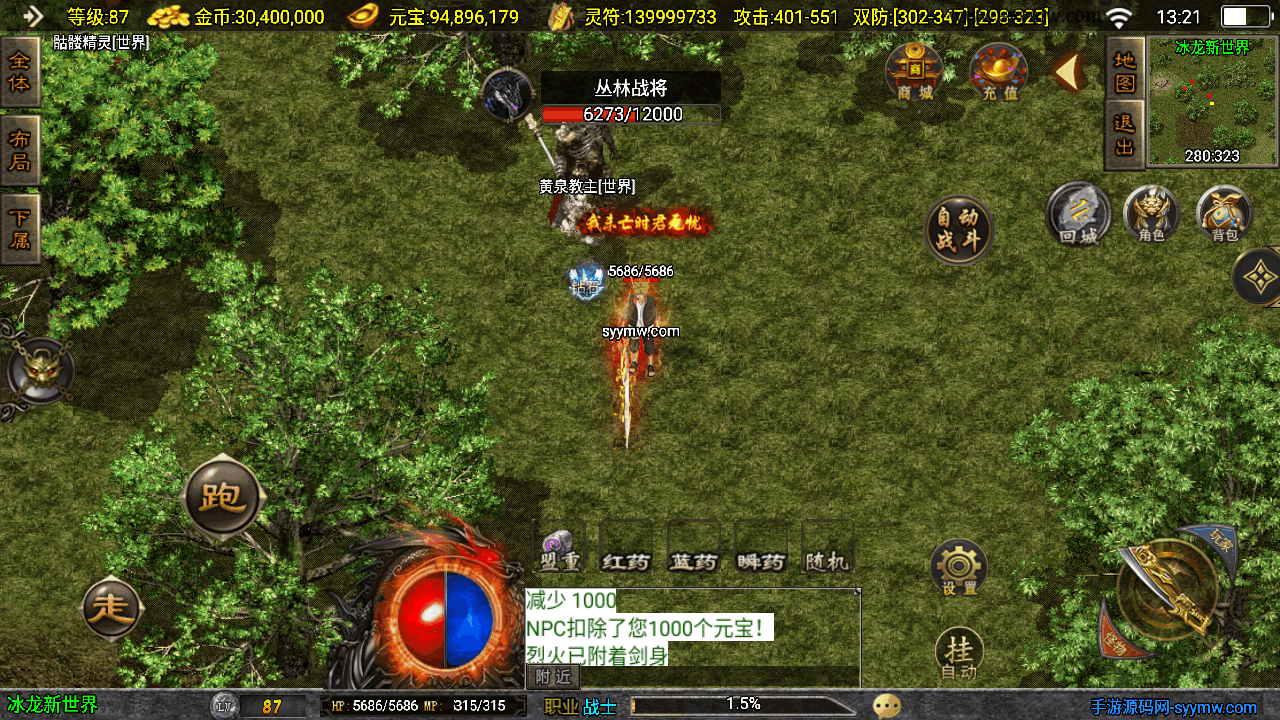
Task: Select the 下属 subordinates tab
Action: [x=20, y=228]
